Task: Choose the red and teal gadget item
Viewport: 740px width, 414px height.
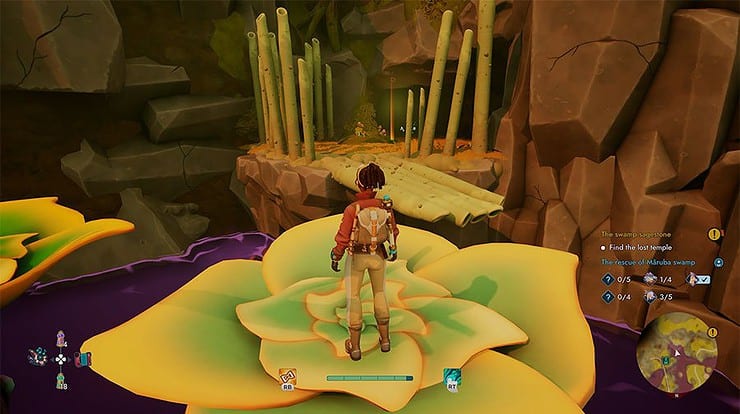Action: click(82, 359)
